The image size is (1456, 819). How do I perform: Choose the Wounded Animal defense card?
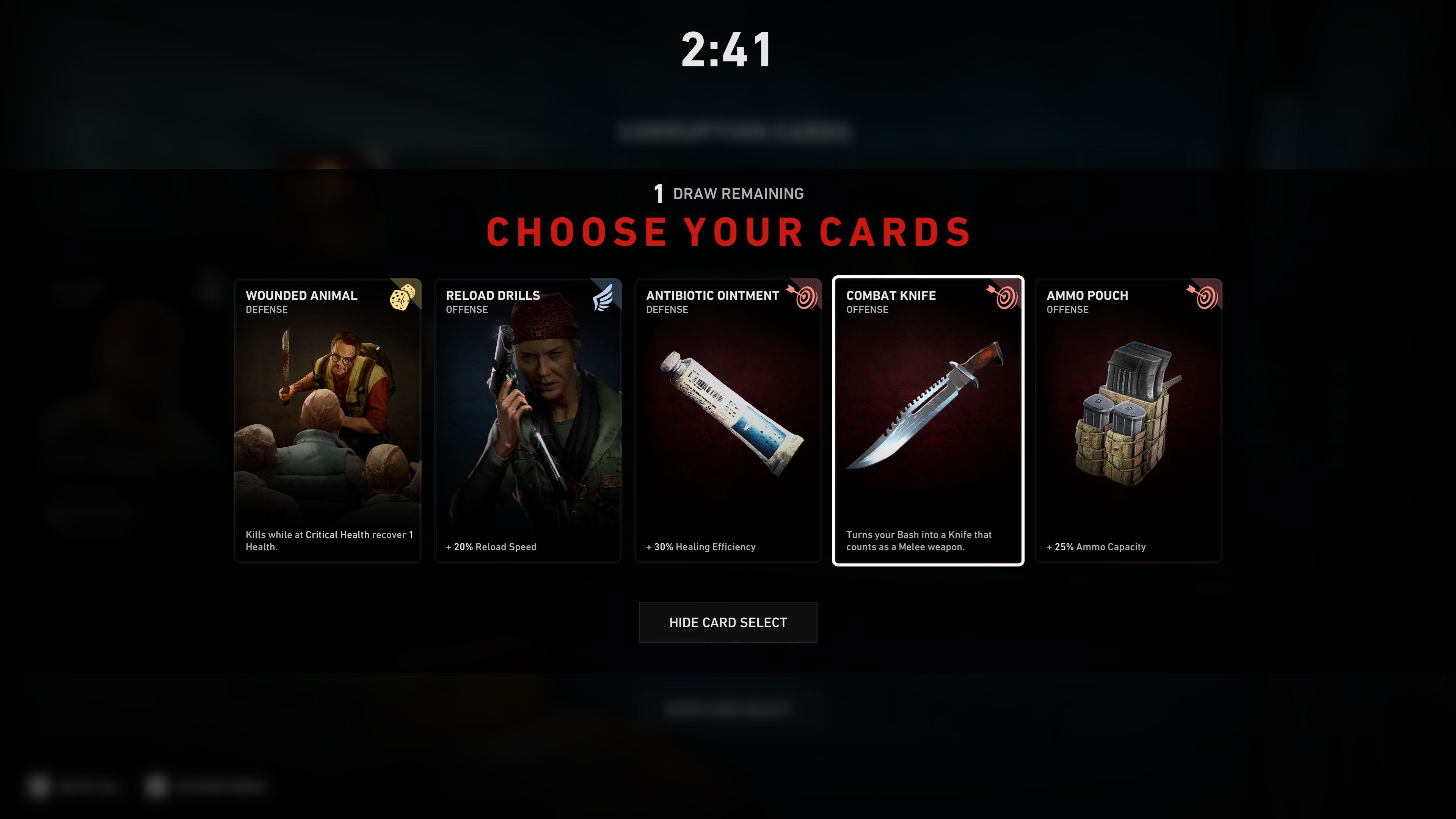(x=327, y=420)
